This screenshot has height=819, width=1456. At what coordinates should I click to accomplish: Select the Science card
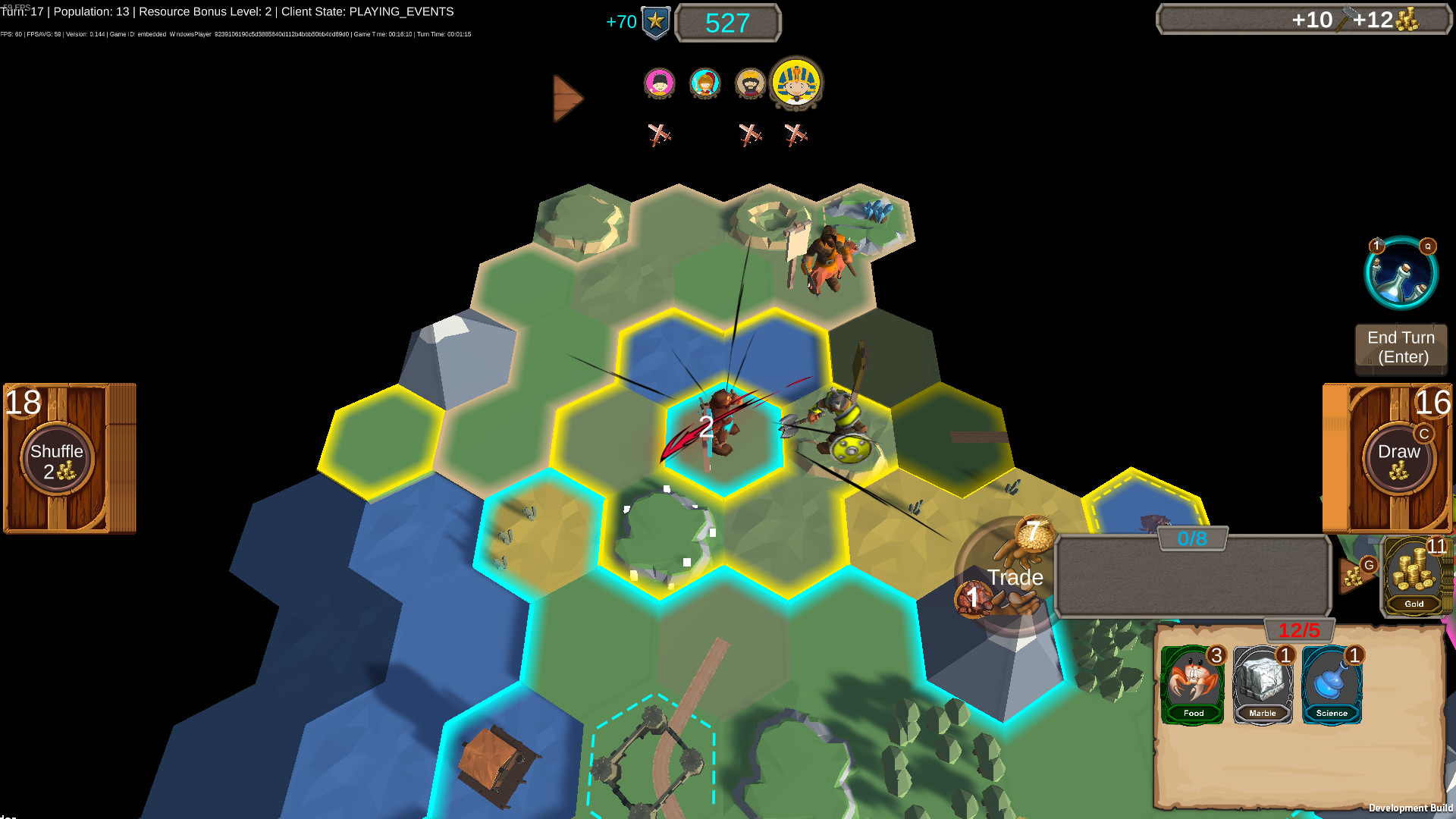click(x=1332, y=685)
